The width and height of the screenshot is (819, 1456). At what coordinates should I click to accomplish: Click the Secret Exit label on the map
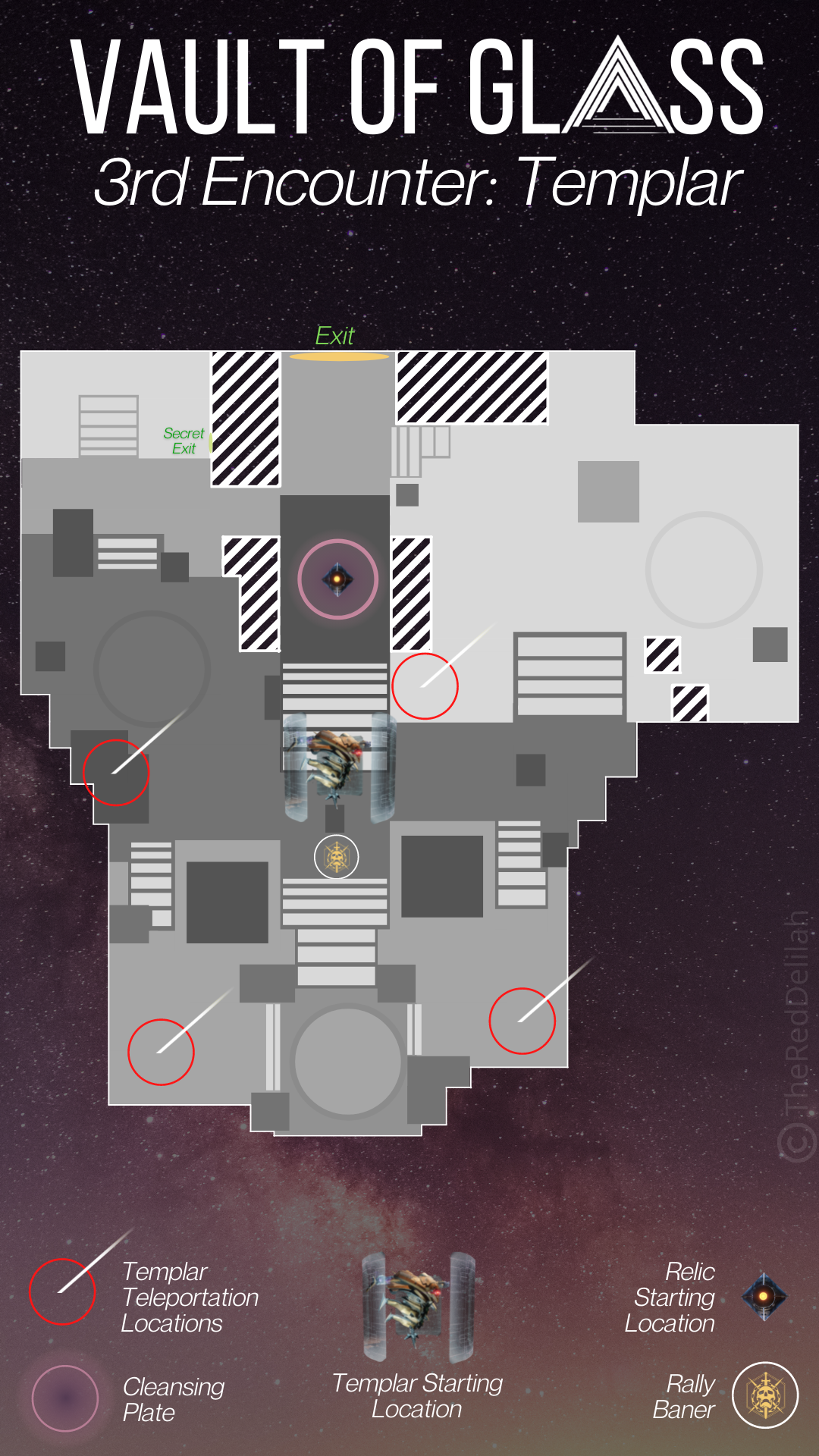tap(184, 441)
